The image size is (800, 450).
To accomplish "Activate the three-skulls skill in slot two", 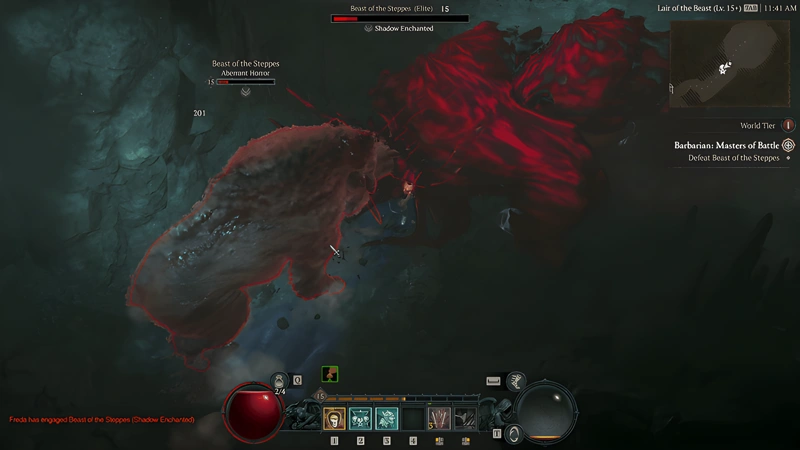I will pyautogui.click(x=361, y=418).
